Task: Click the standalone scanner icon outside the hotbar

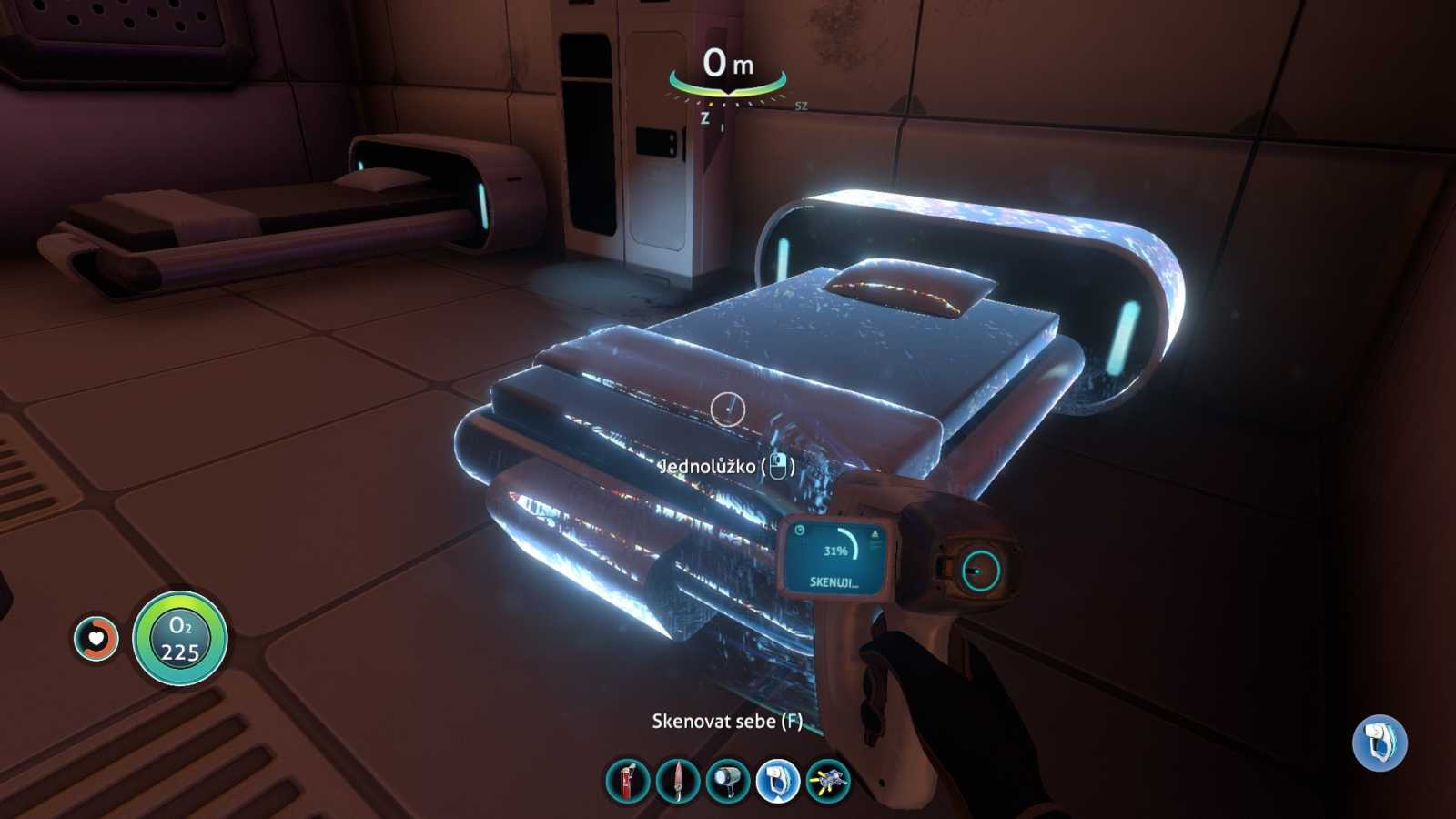Action: [x=1380, y=742]
